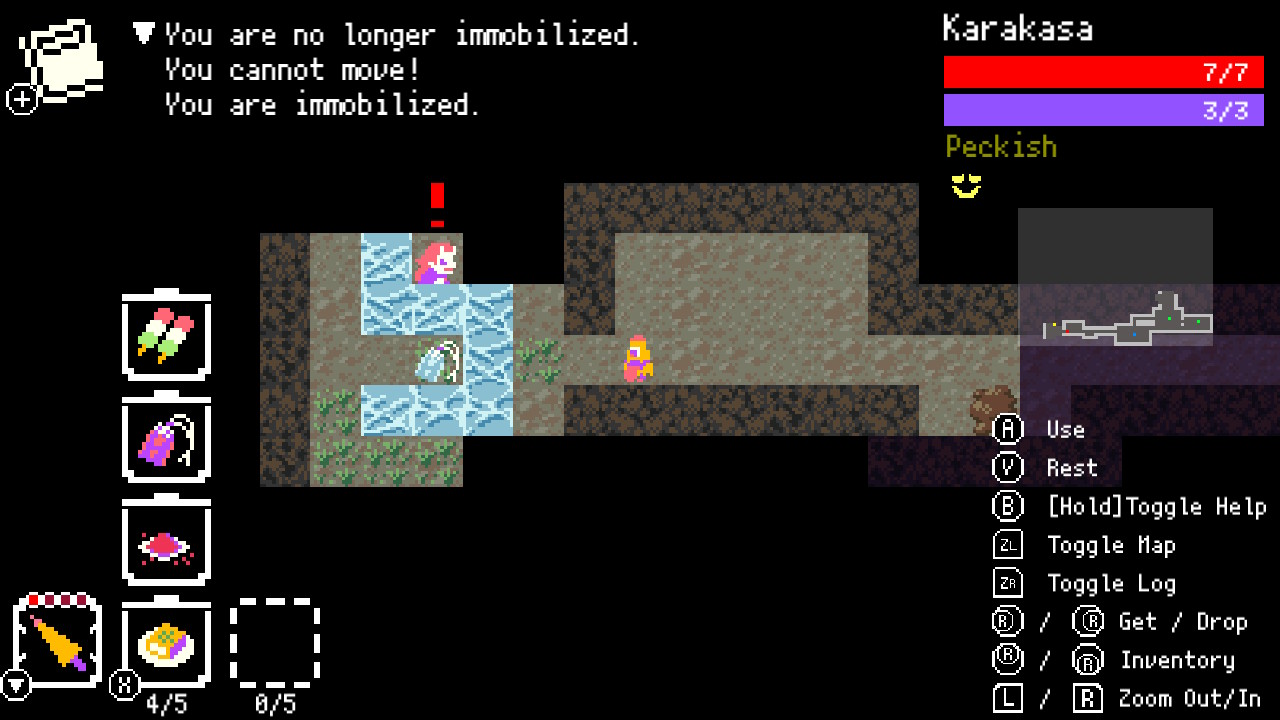Expand the message log via the down arrow
Image resolution: width=1280 pixels, height=720 pixels.
pyautogui.click(x=142, y=34)
